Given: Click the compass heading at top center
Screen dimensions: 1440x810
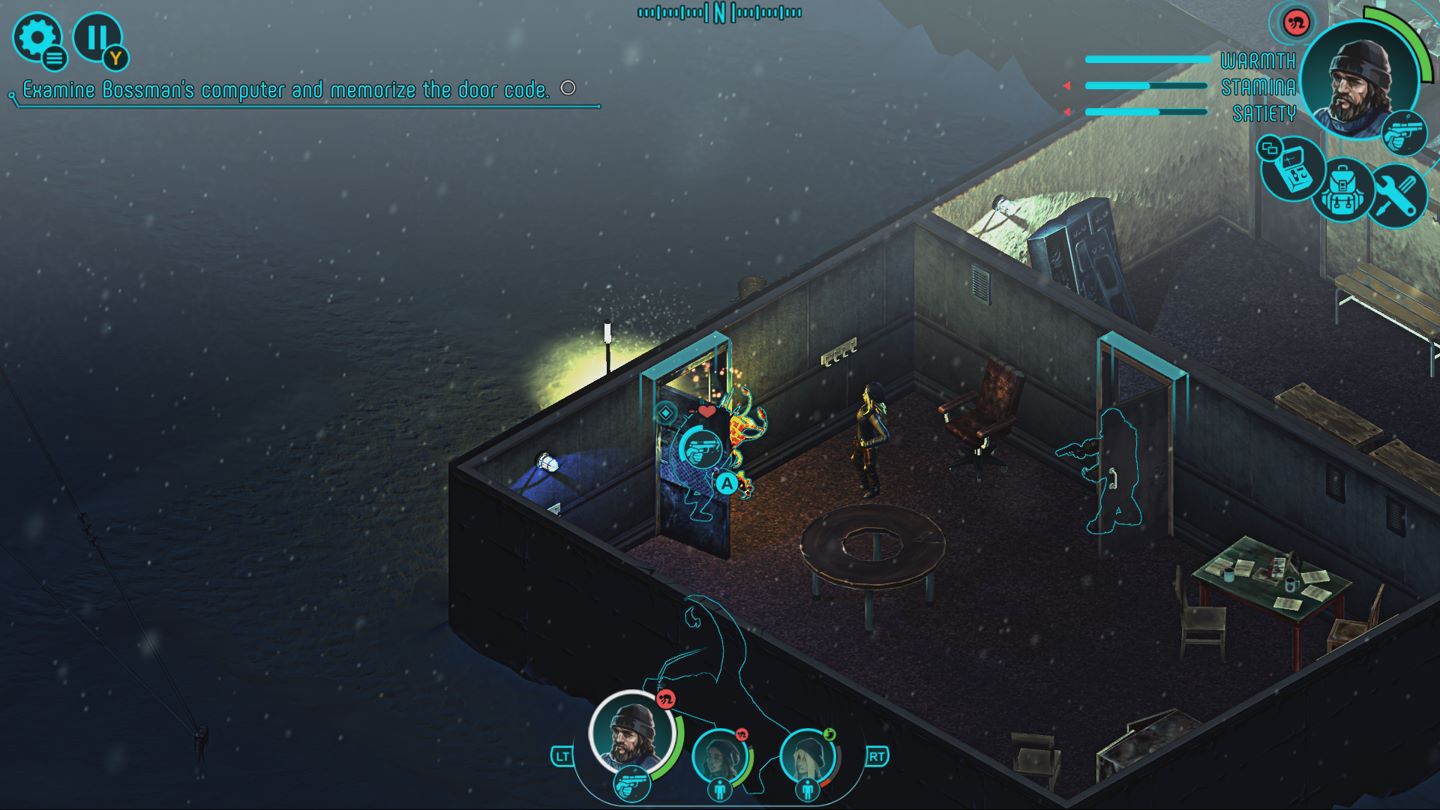Looking at the screenshot, I should tap(720, 13).
